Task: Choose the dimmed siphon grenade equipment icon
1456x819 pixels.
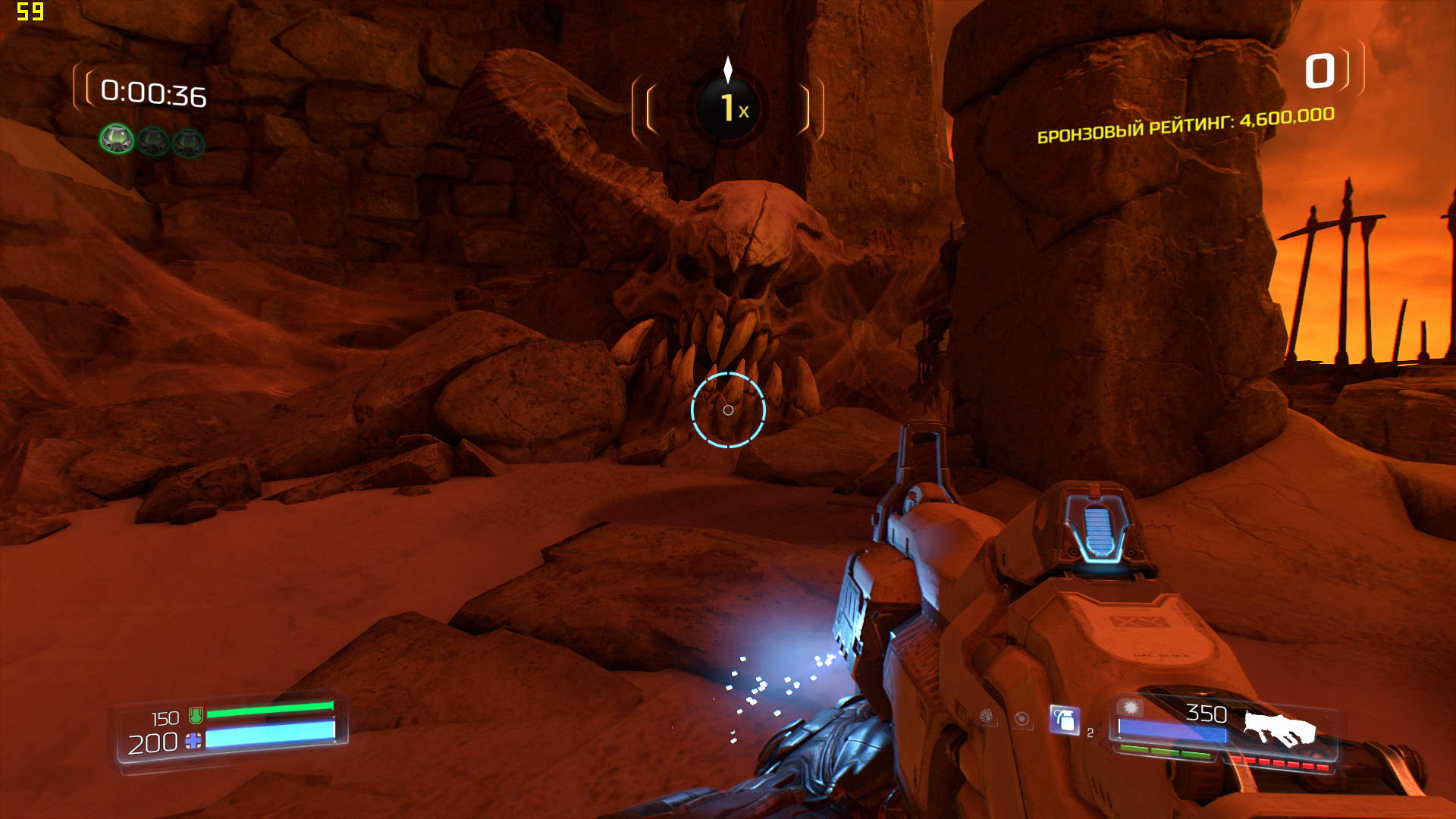Action: pyautogui.click(x=986, y=716)
